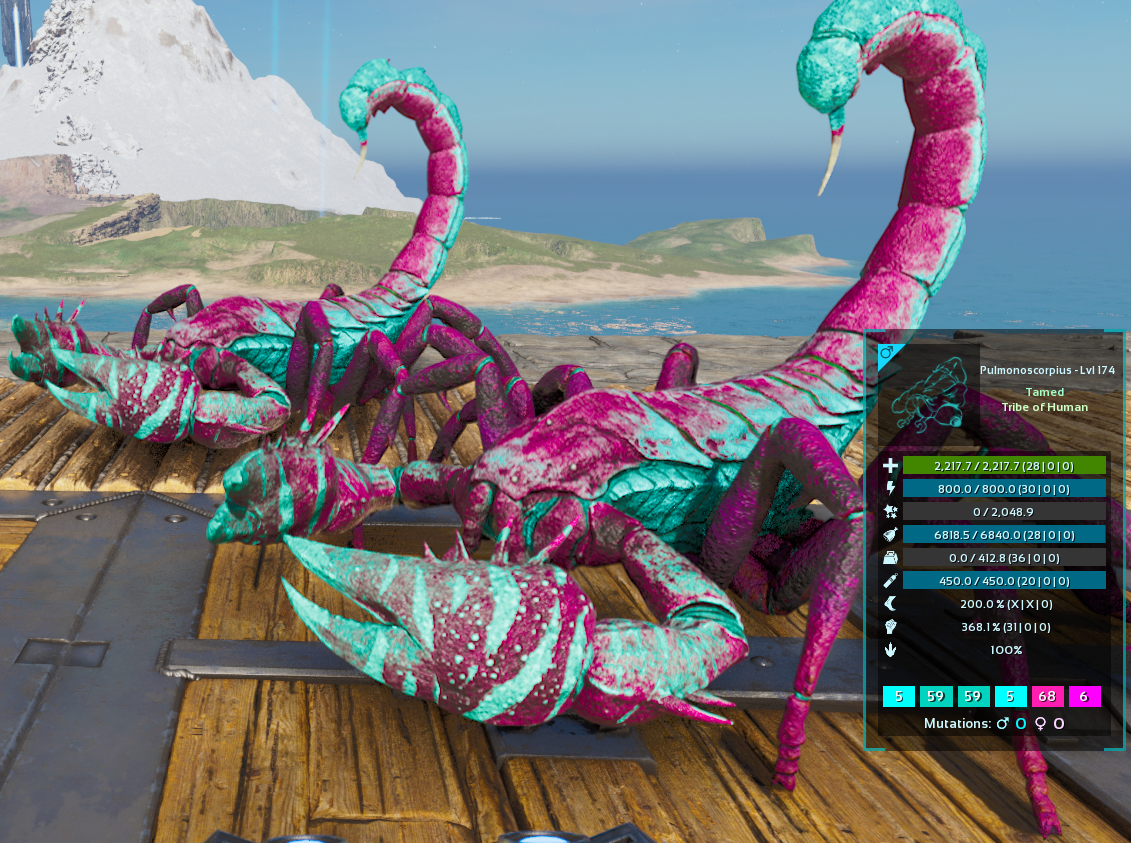Click the Pulmonoscorpius portrait thumbnail

click(x=927, y=396)
